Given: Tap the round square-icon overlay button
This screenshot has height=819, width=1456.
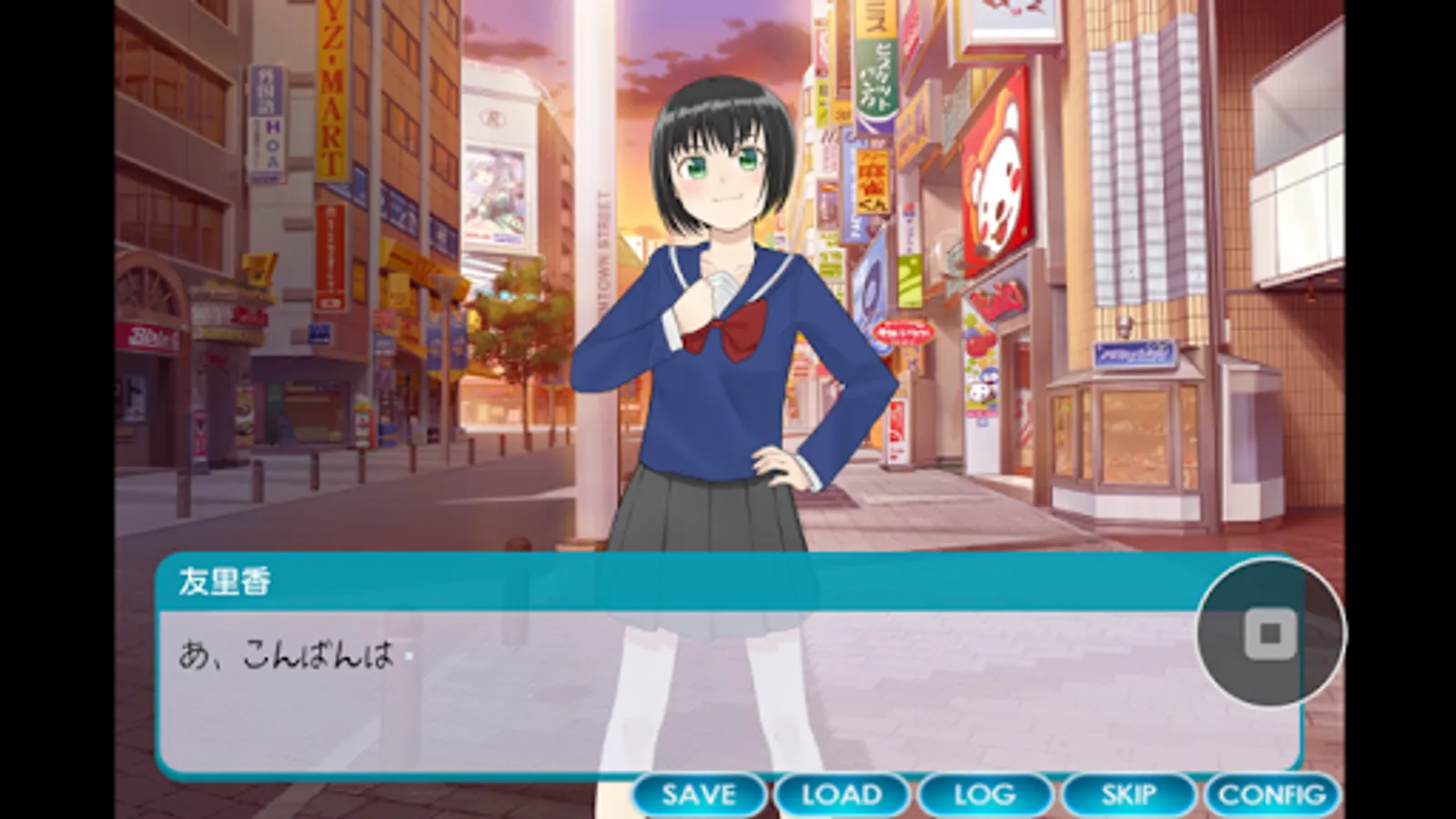Looking at the screenshot, I should (1270, 632).
